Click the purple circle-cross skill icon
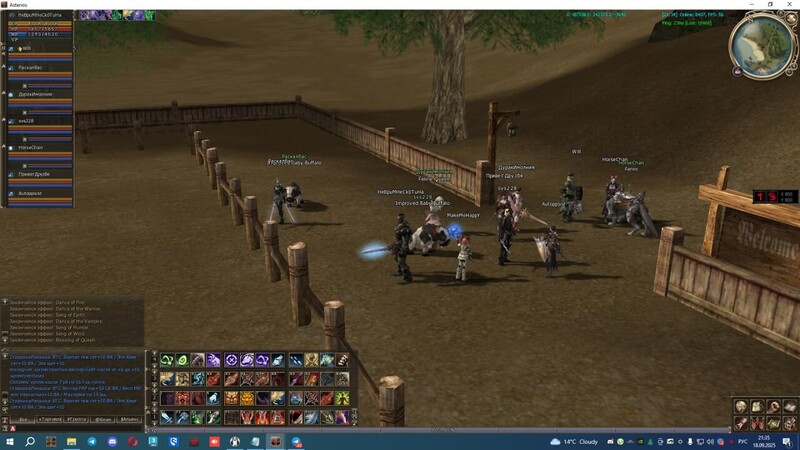This screenshot has width=800, height=450. (x=231, y=360)
